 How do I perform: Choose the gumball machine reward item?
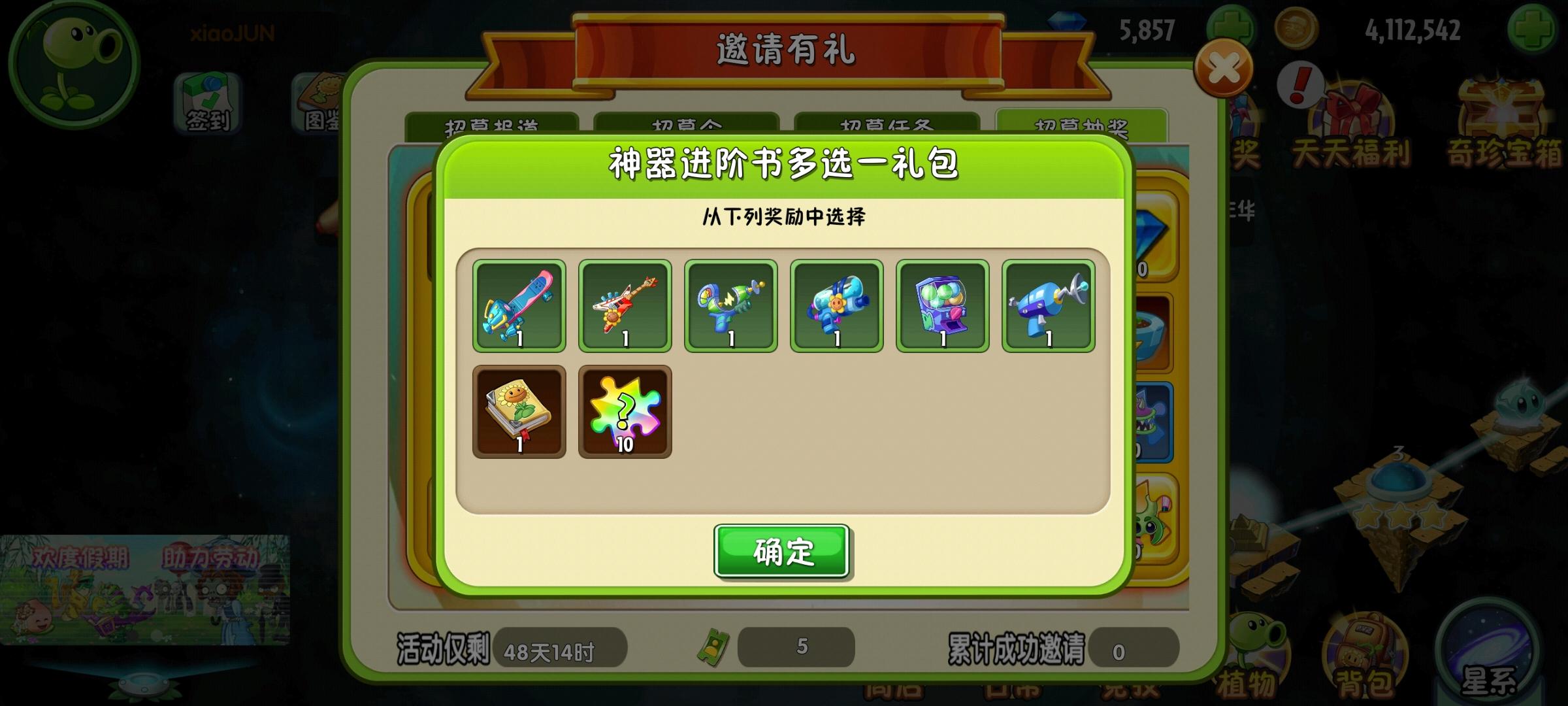[943, 306]
